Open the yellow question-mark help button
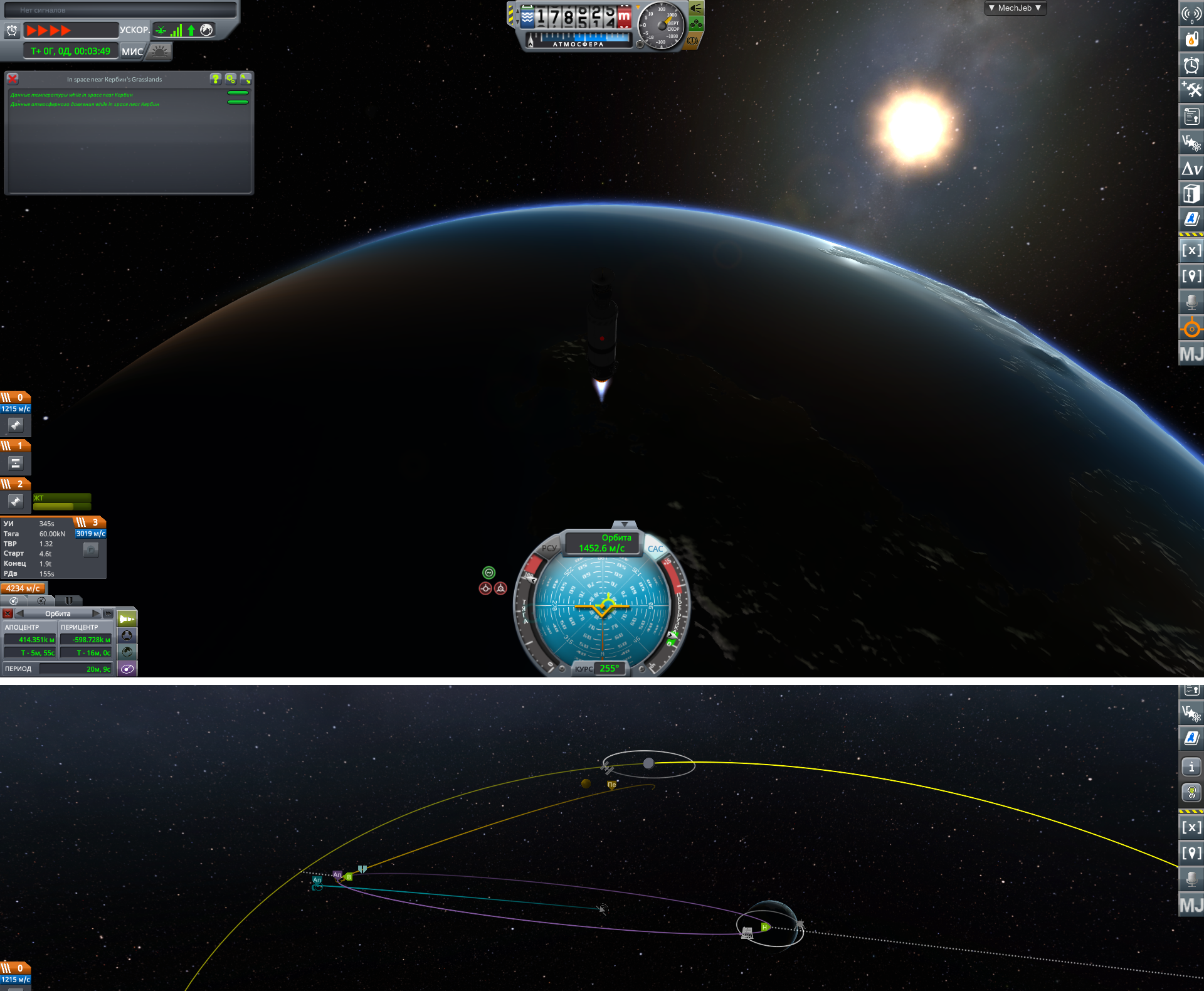The image size is (1204, 991). coord(216,79)
